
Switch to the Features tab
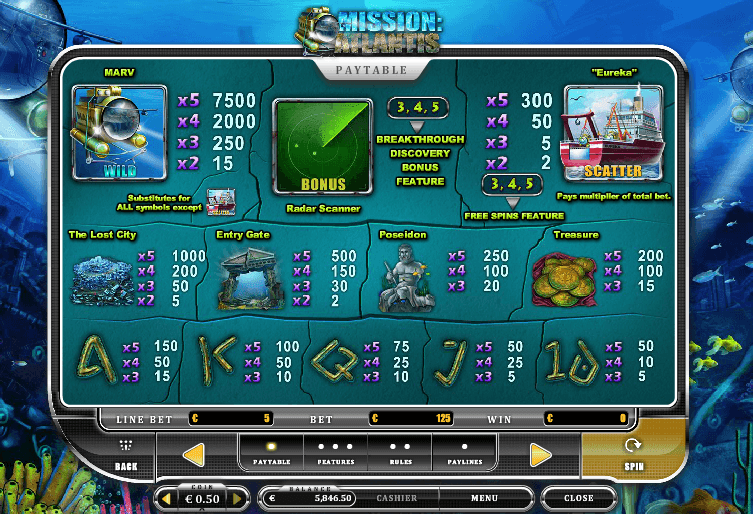point(335,453)
